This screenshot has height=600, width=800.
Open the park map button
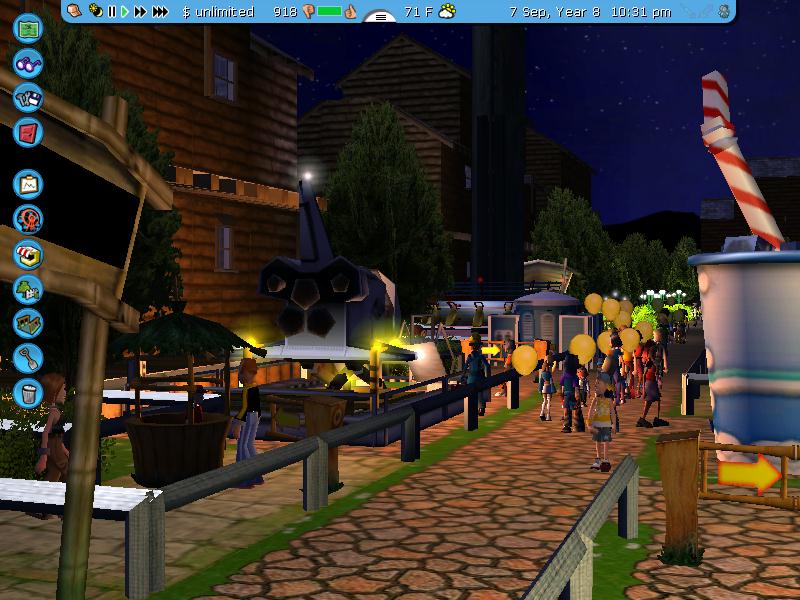(x=27, y=27)
